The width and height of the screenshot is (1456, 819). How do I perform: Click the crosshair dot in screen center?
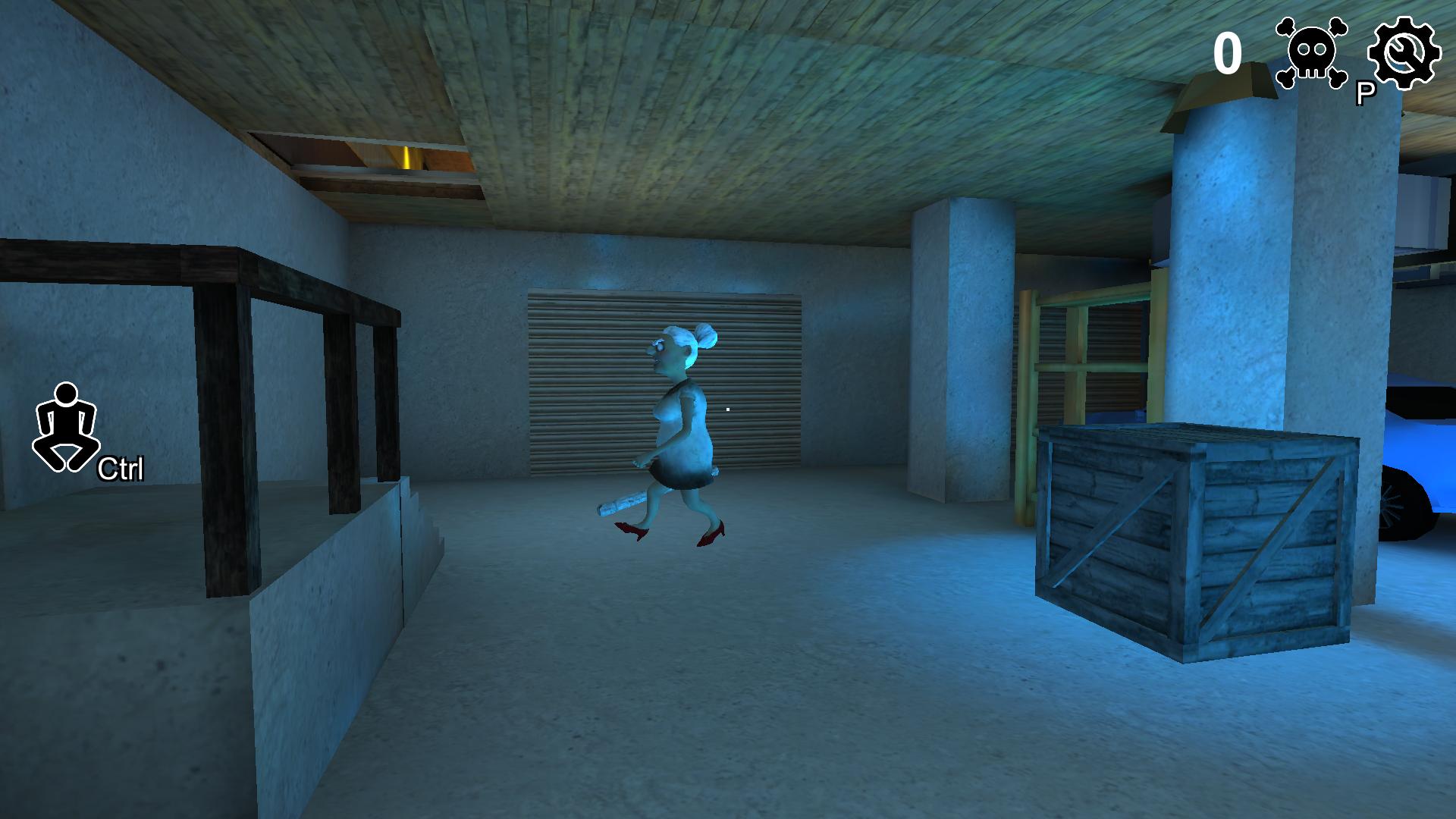(x=728, y=409)
